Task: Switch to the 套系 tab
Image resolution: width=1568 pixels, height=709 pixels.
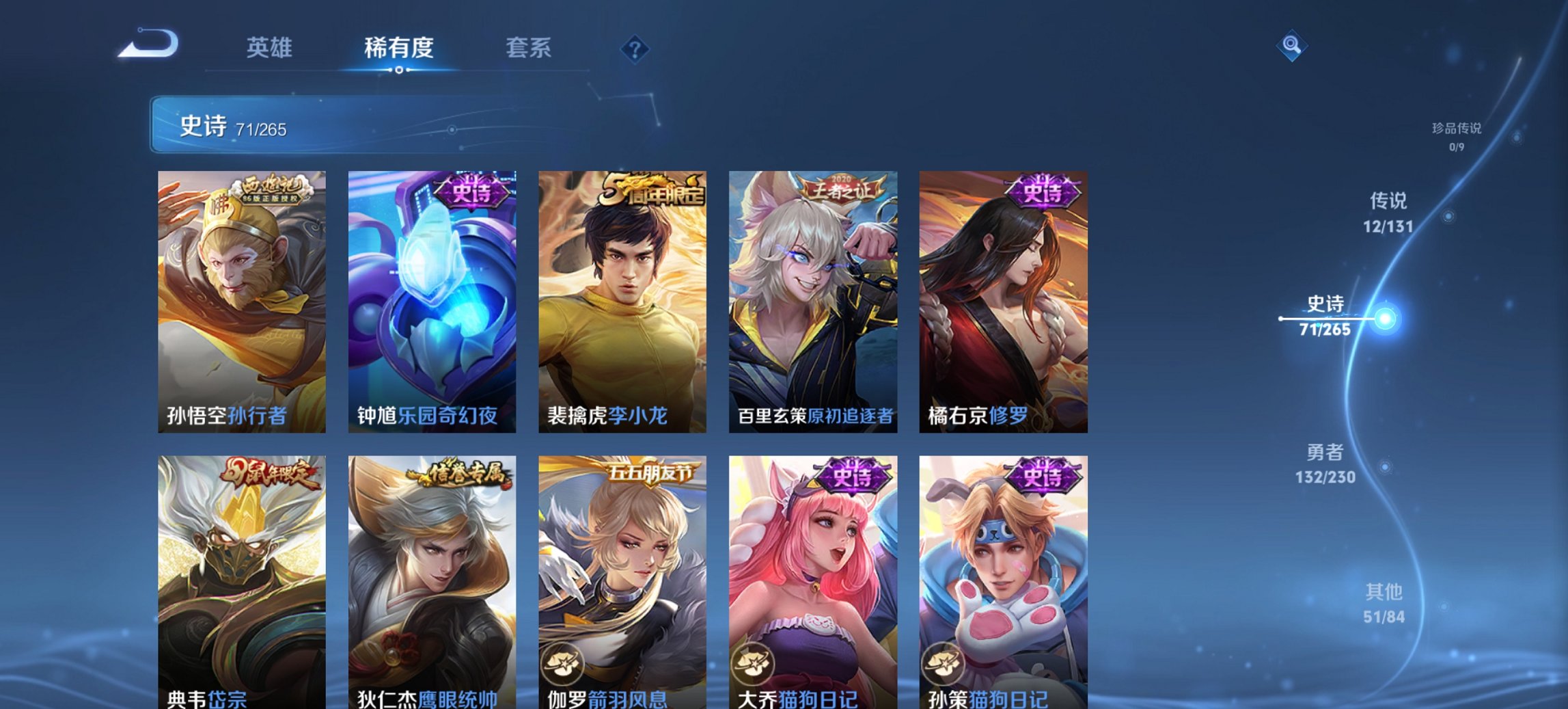Action: (x=527, y=48)
